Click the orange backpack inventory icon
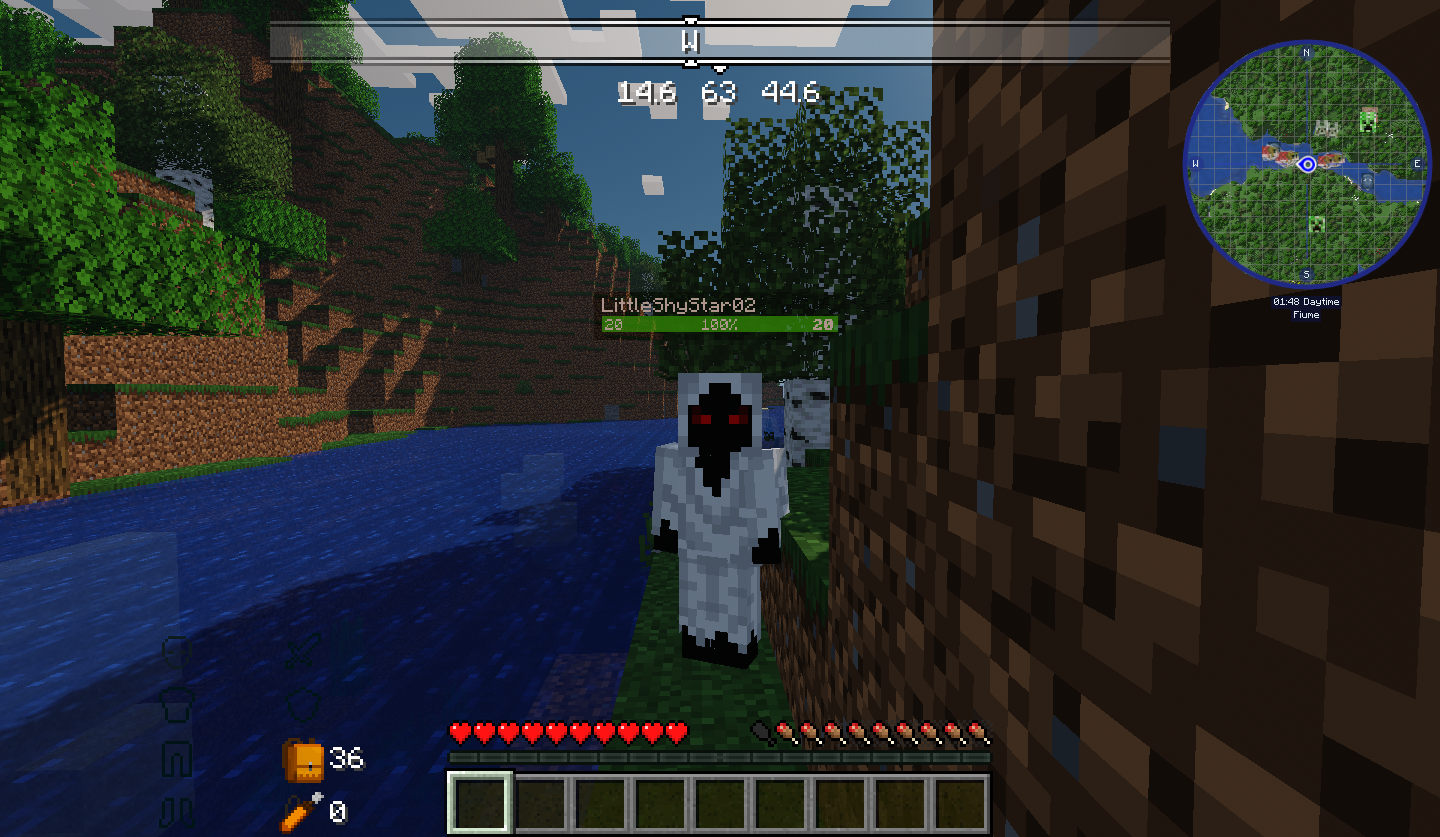The width and height of the screenshot is (1440, 837). [x=303, y=761]
